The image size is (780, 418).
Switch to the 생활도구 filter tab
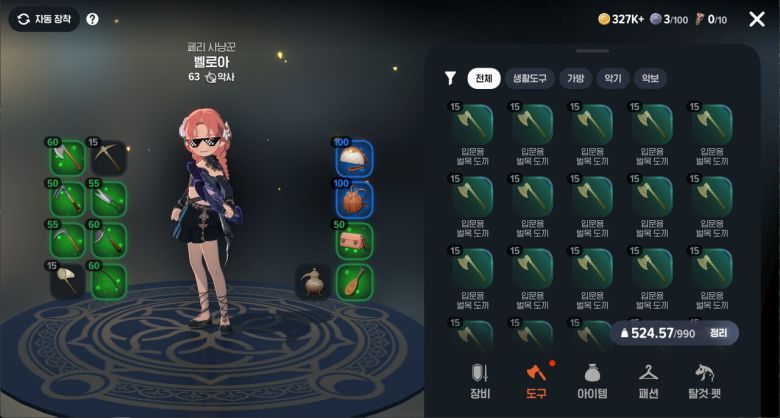coord(529,78)
